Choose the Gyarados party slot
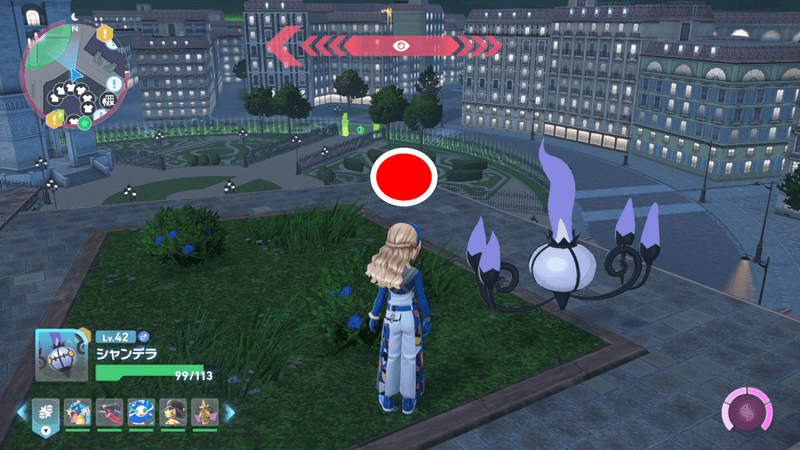Viewport: 800px width, 450px height. pos(78,411)
